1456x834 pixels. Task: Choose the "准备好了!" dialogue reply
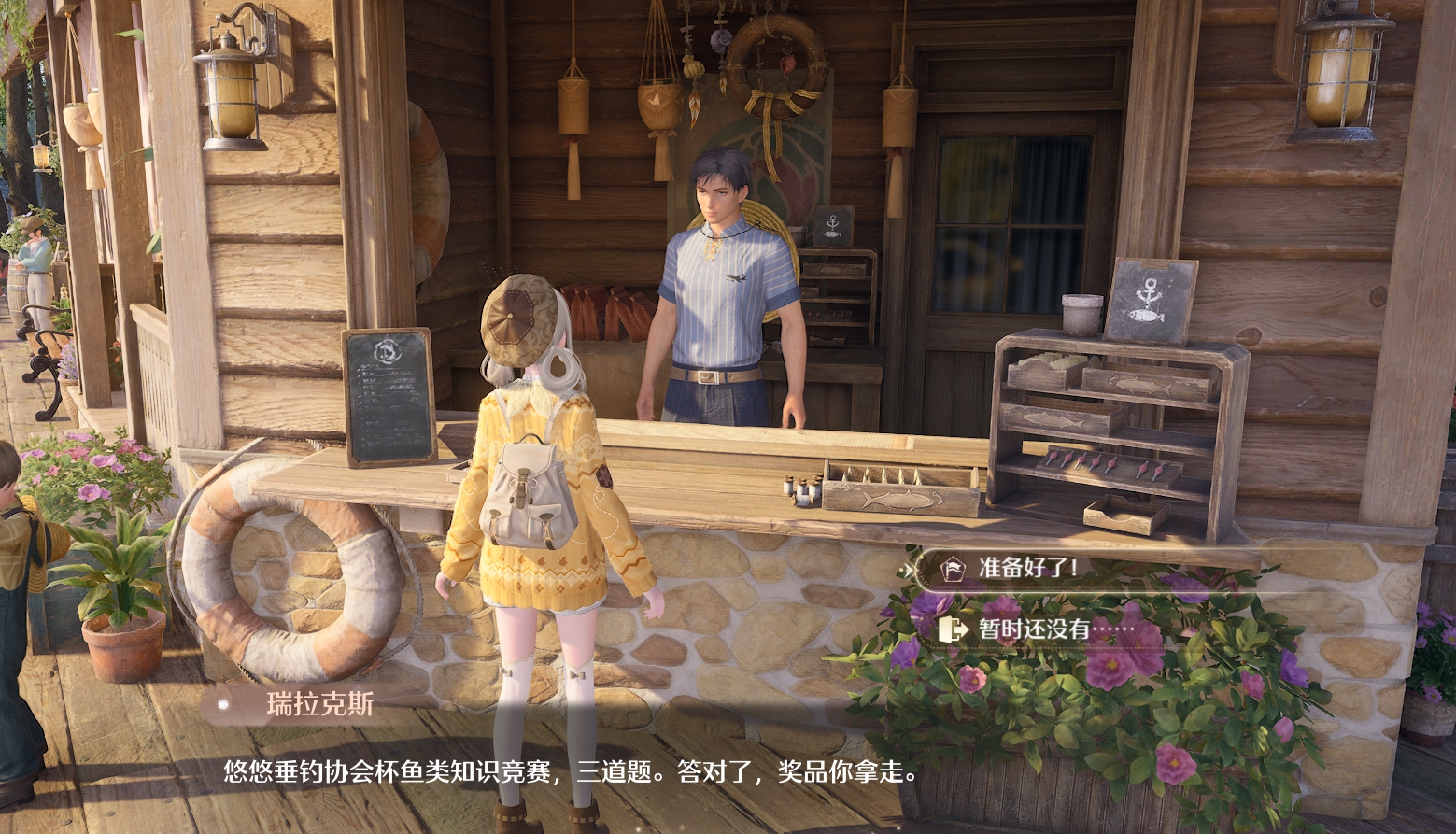click(1027, 567)
